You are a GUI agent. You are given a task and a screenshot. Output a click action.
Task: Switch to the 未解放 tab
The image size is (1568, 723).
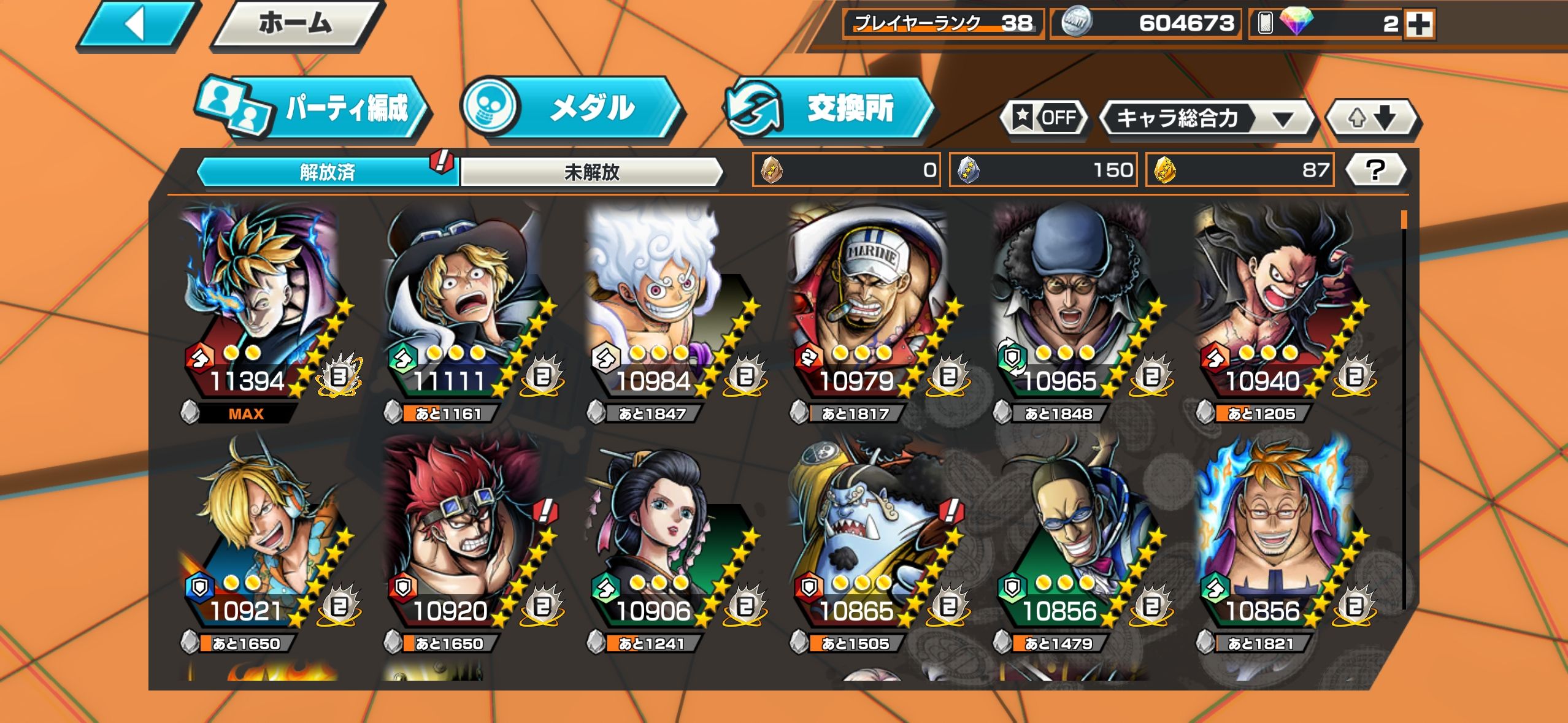(591, 172)
